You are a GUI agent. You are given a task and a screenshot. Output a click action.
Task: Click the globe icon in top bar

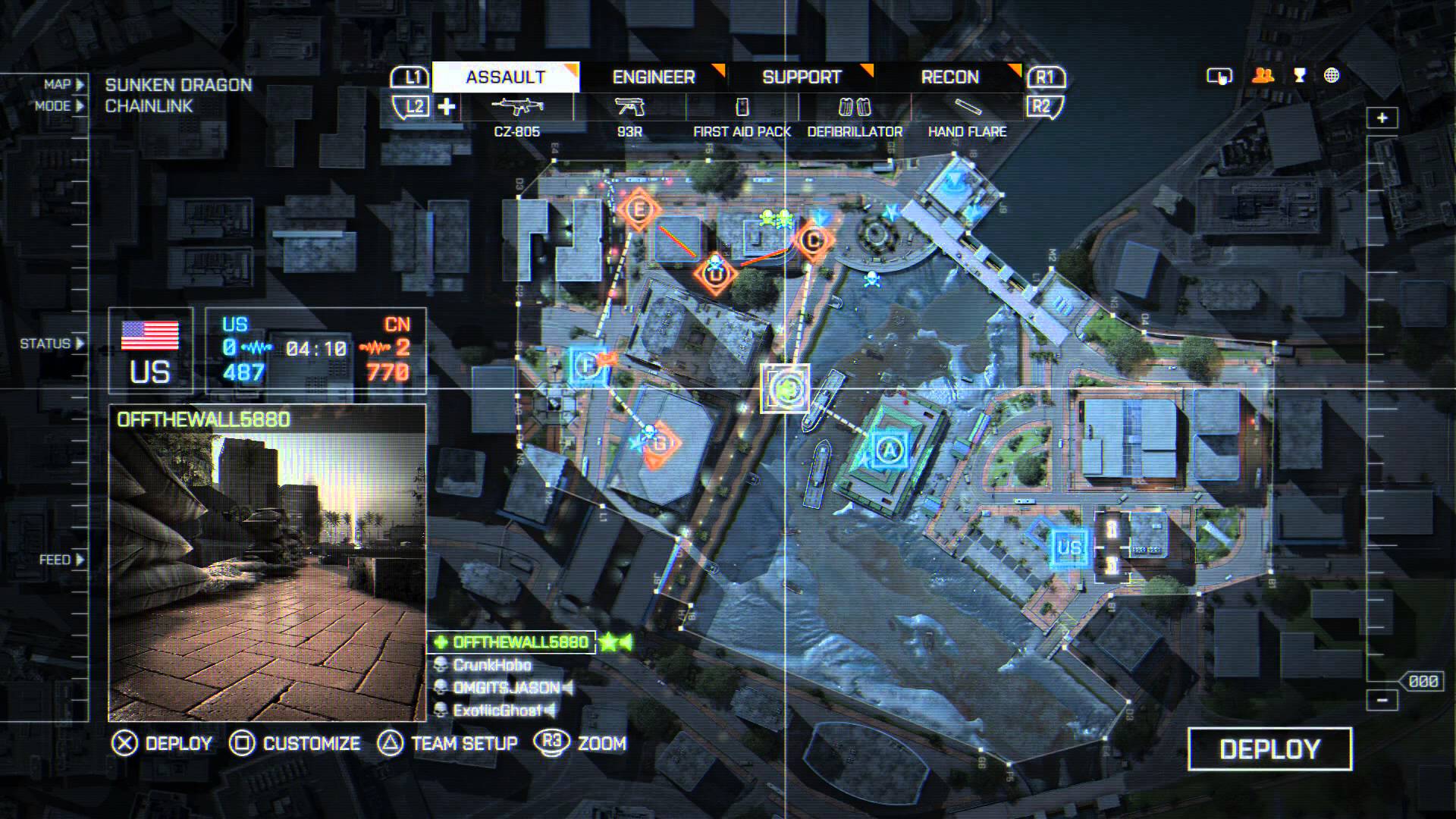pyautogui.click(x=1332, y=76)
